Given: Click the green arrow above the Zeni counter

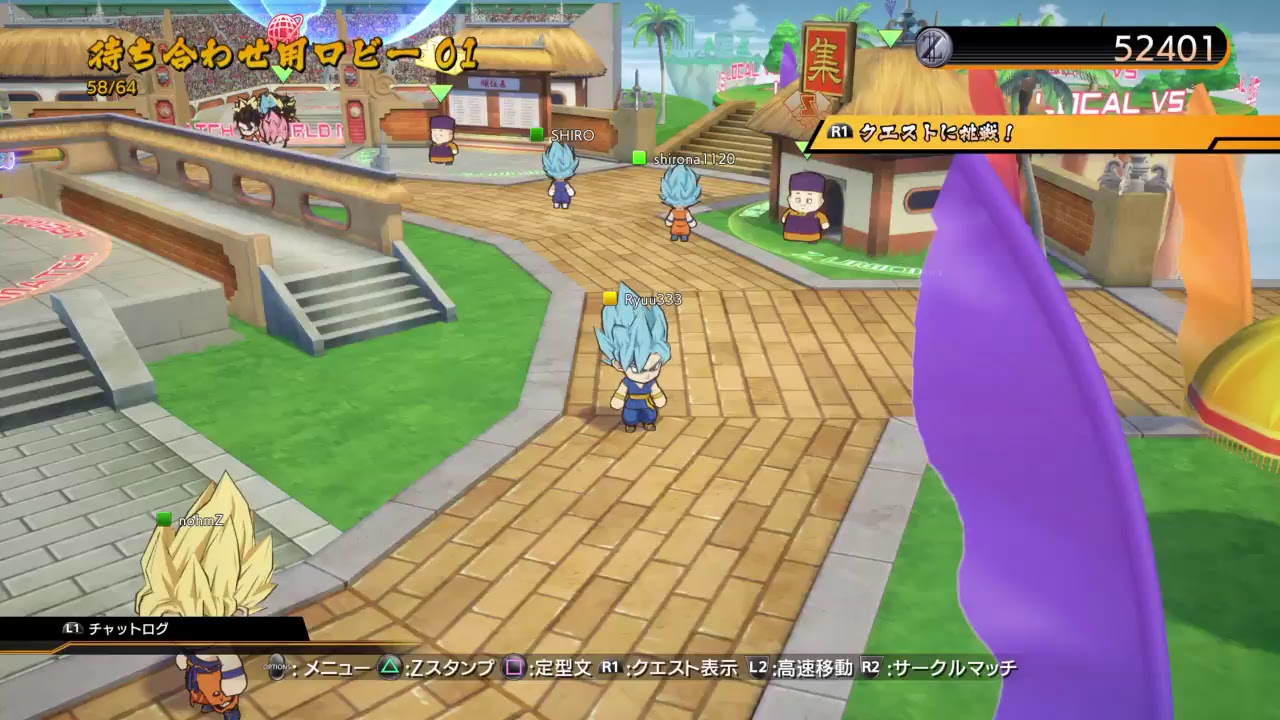Looking at the screenshot, I should click(888, 37).
